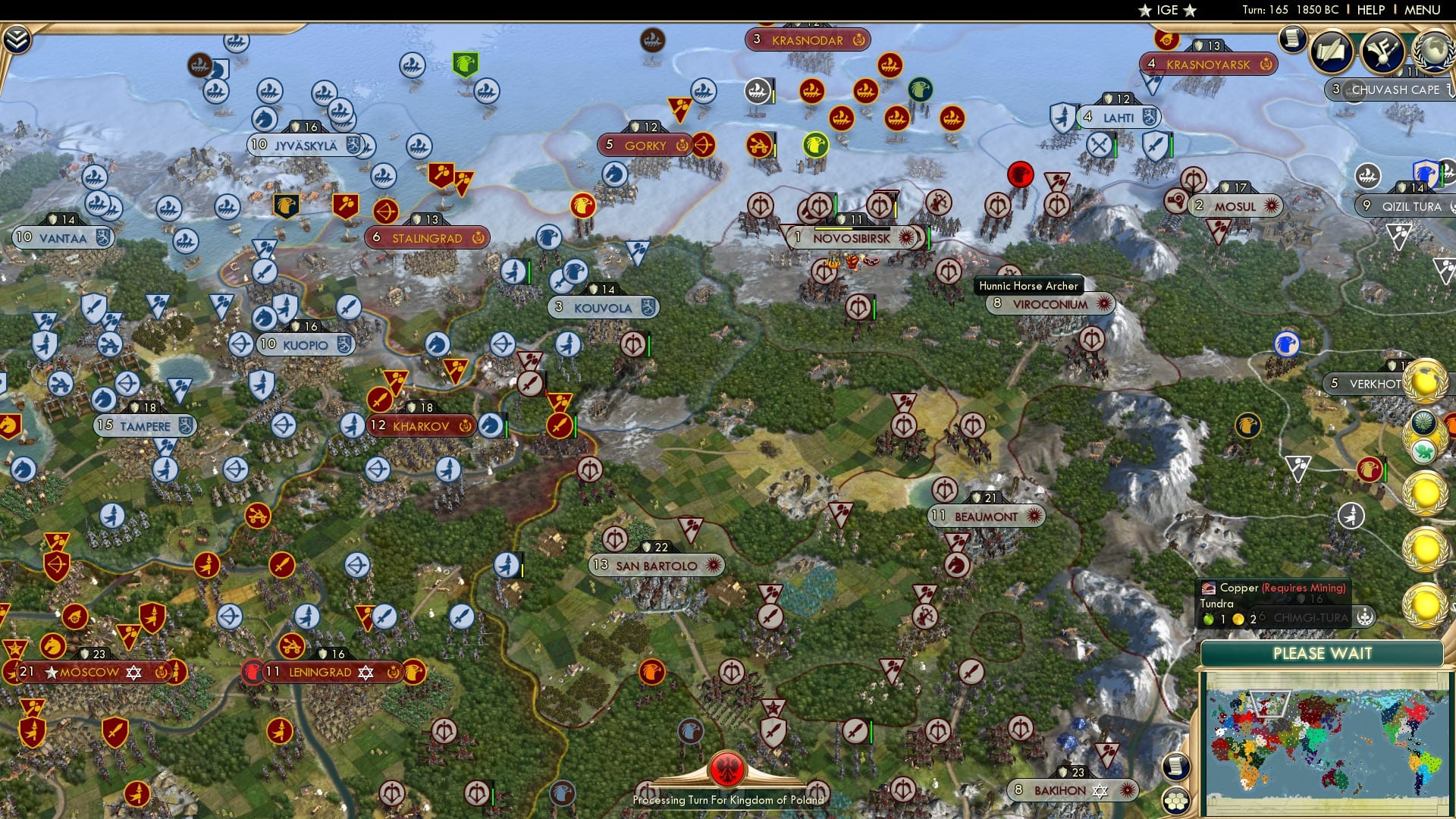Select a red Soviet archer flag near Gorky
This screenshot has width=1456, height=819.
click(x=705, y=144)
